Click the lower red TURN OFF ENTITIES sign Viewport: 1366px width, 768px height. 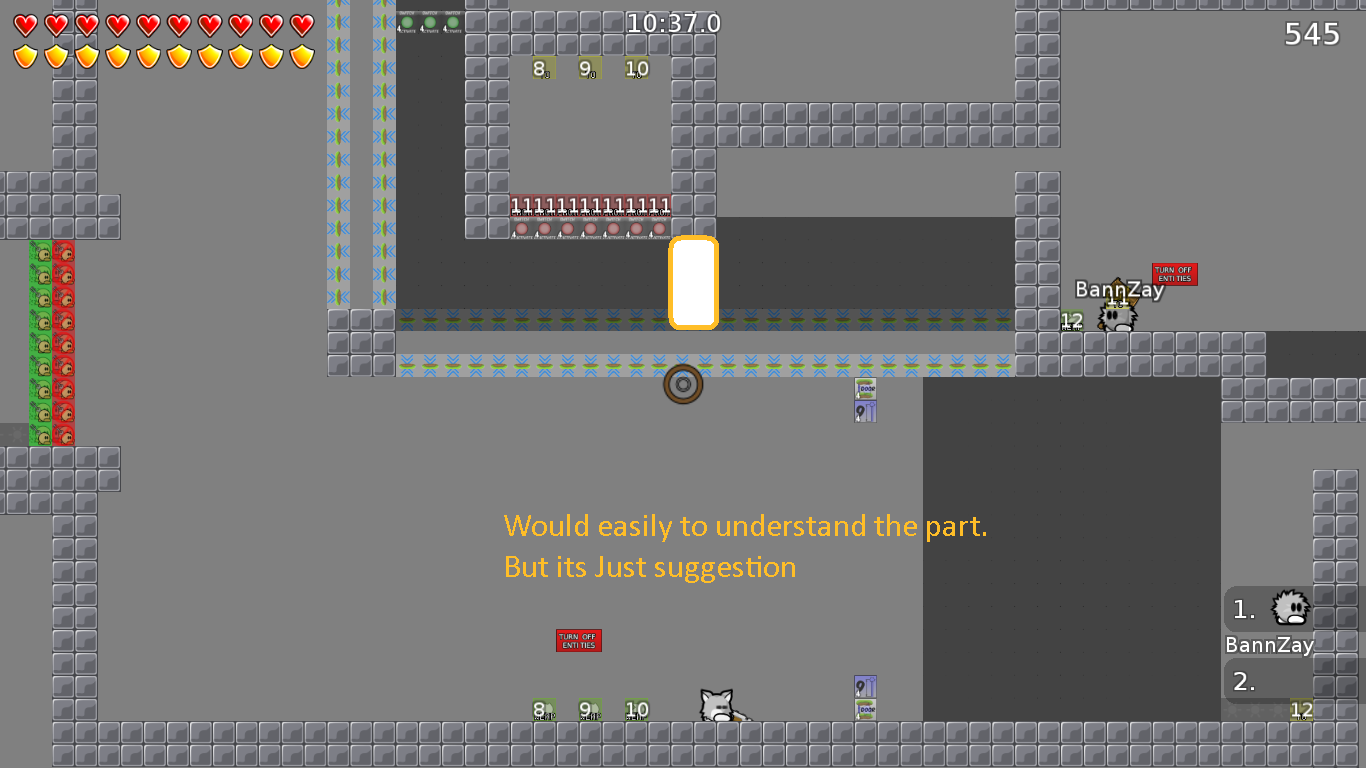click(x=577, y=640)
